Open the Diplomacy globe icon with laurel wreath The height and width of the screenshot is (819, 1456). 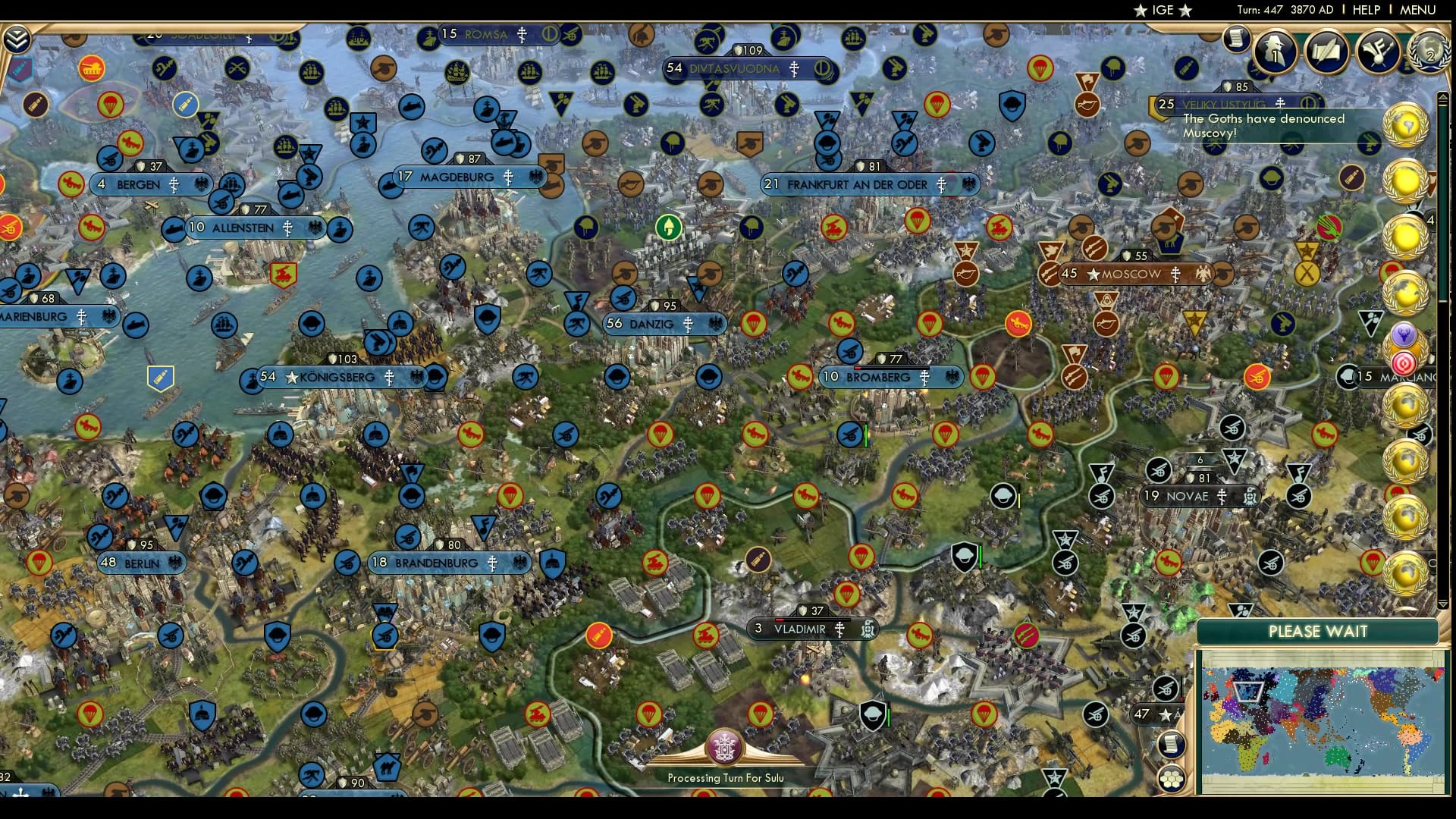1427,53
